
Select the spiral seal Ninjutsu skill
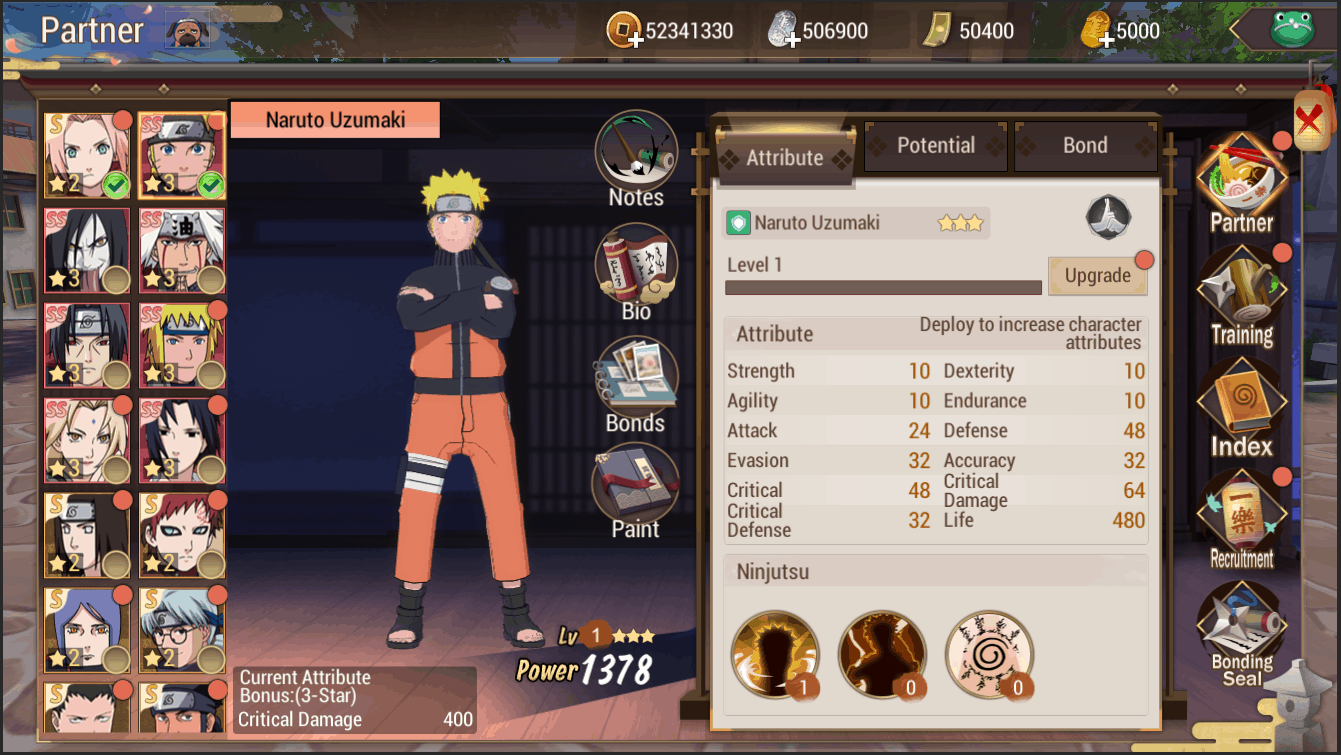[x=989, y=655]
